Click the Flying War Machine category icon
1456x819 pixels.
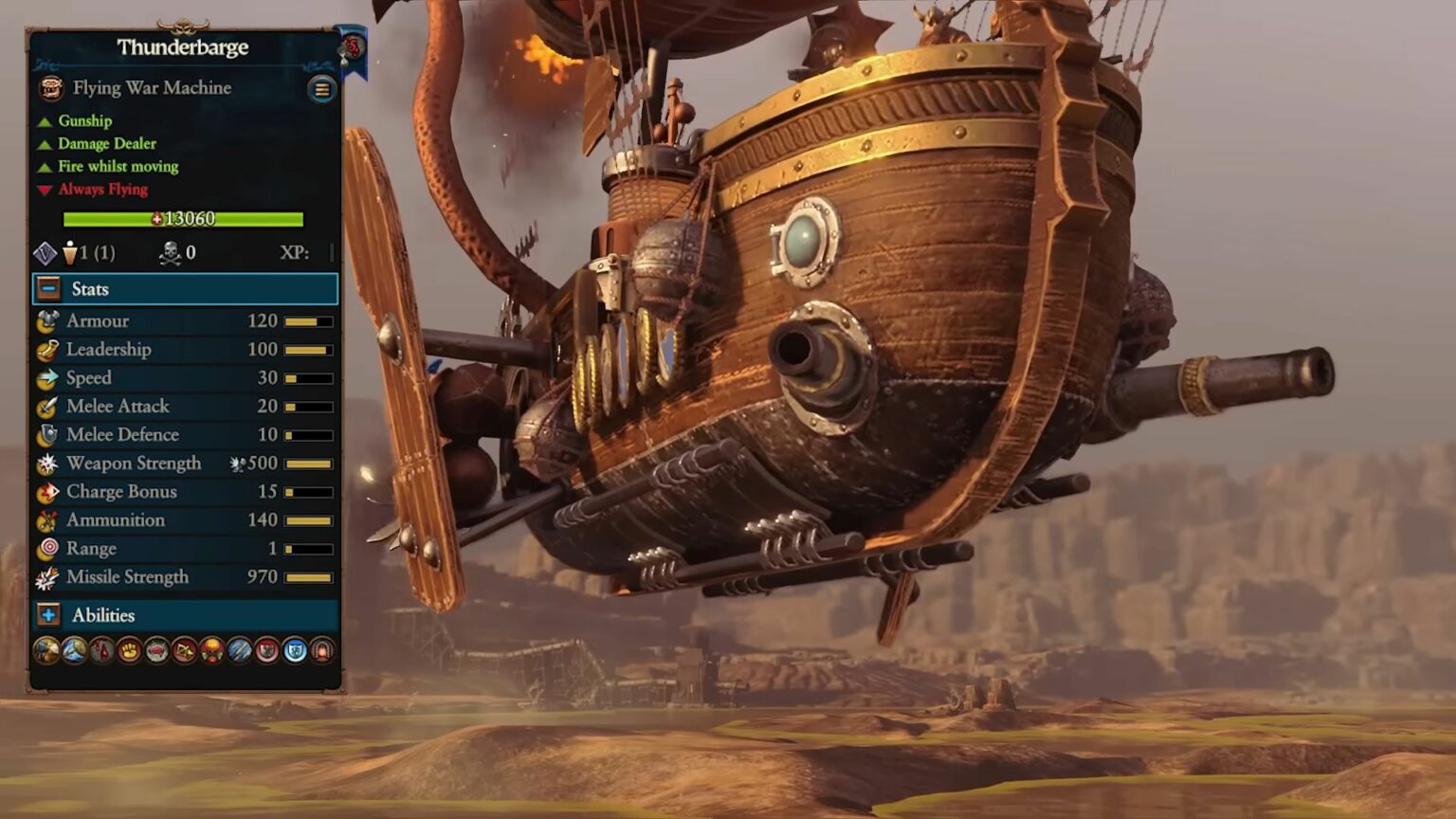51,88
